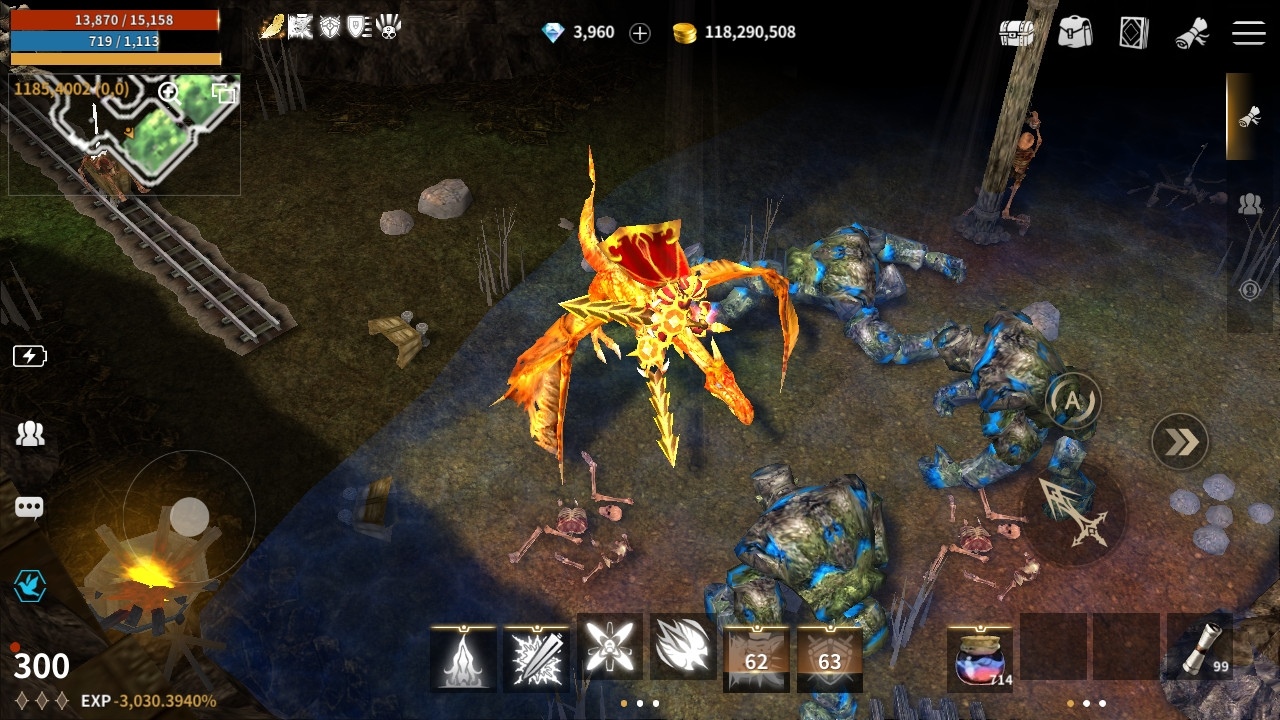Viewport: 1280px width, 720px height.
Task: Open the backpack inventory
Action: click(1075, 32)
